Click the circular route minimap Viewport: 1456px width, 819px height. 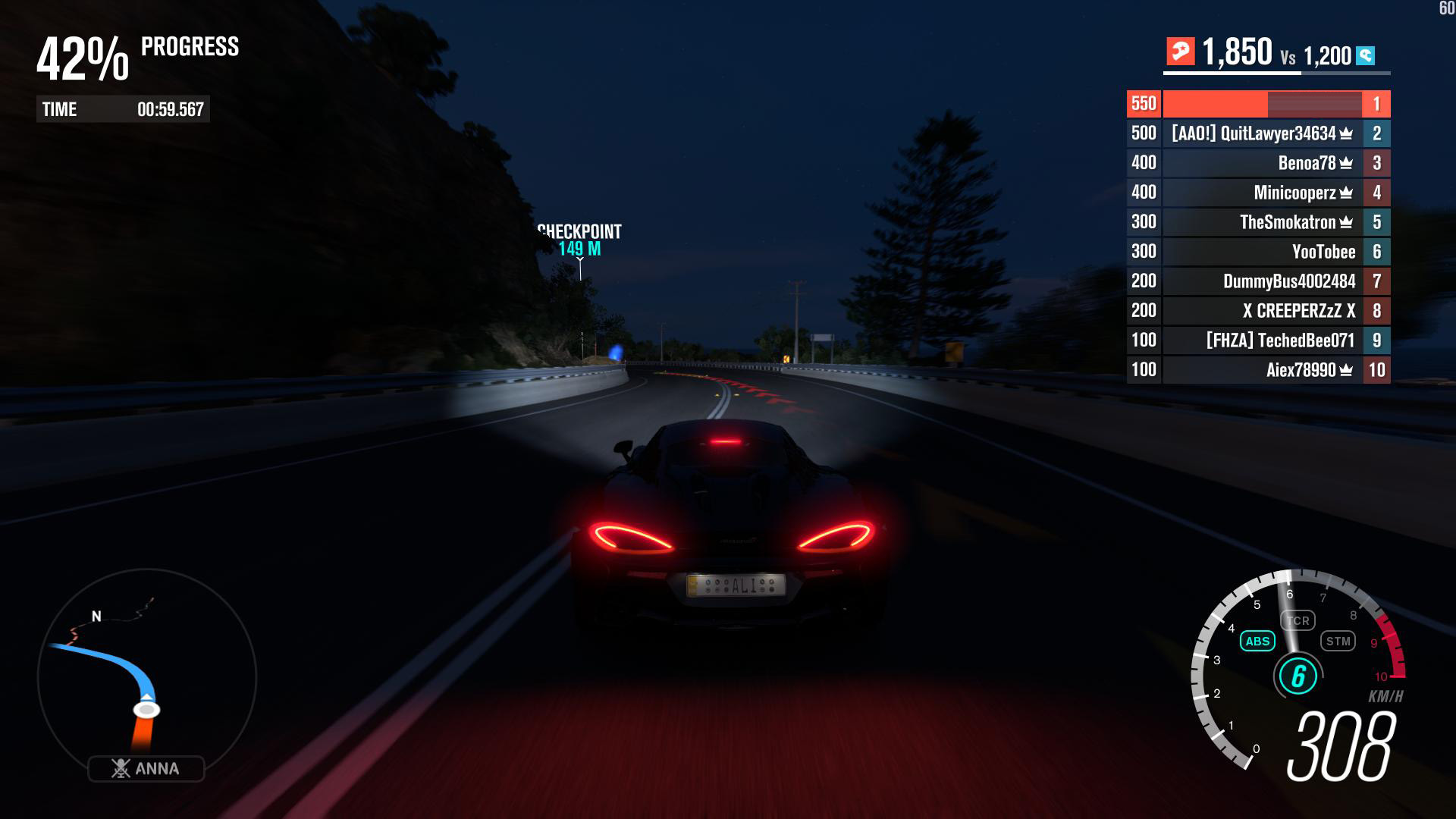click(x=147, y=676)
